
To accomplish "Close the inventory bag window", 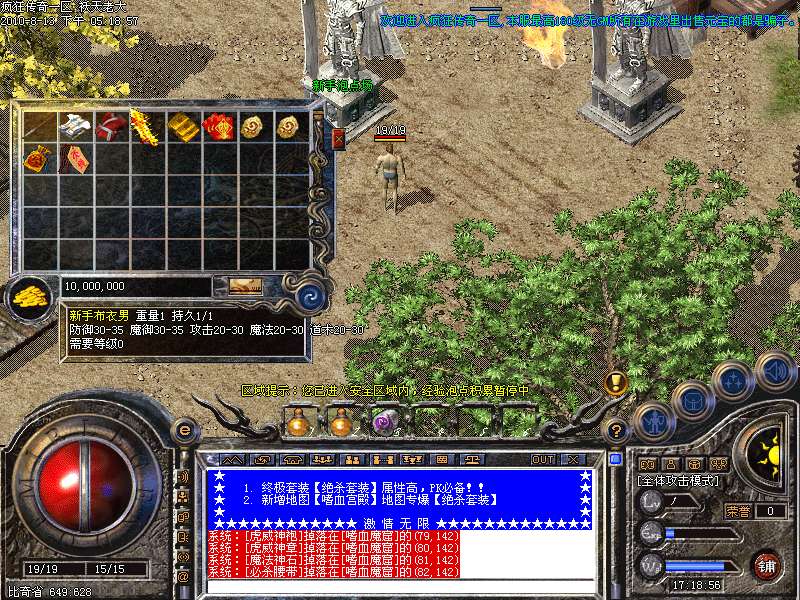I will (x=337, y=139).
